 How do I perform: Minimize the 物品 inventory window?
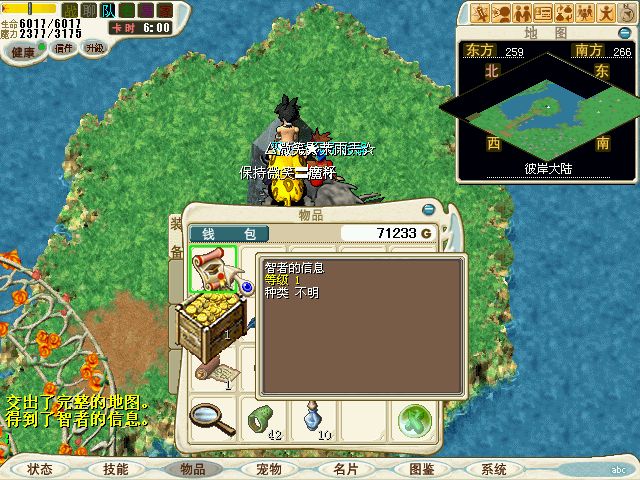coord(429,210)
